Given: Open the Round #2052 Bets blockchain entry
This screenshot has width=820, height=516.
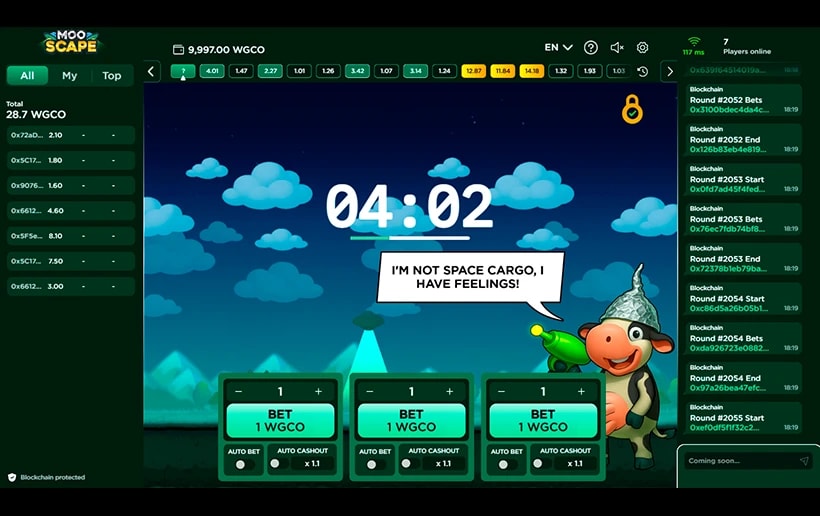Looking at the screenshot, I should (742, 100).
